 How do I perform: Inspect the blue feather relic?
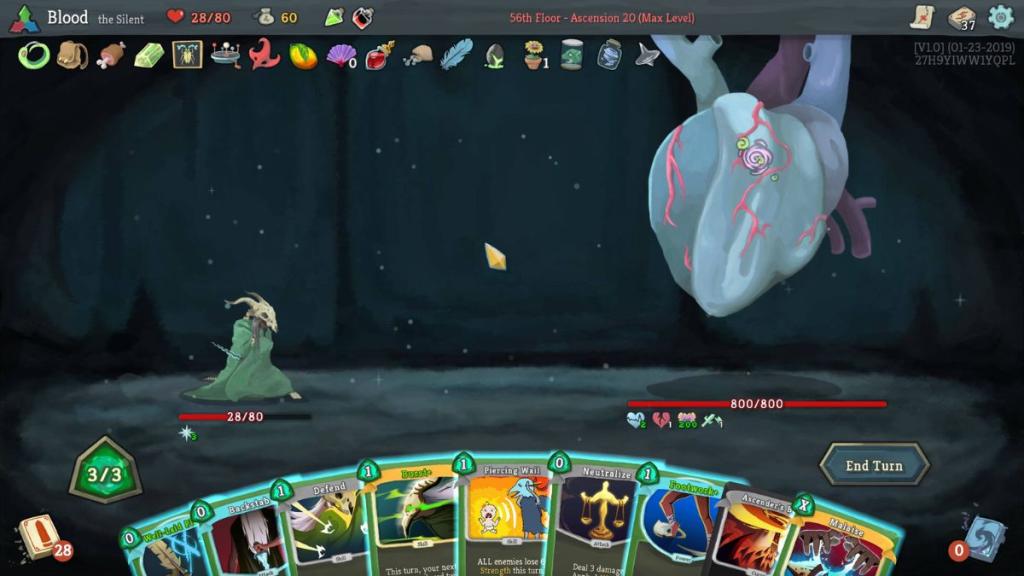[x=456, y=55]
